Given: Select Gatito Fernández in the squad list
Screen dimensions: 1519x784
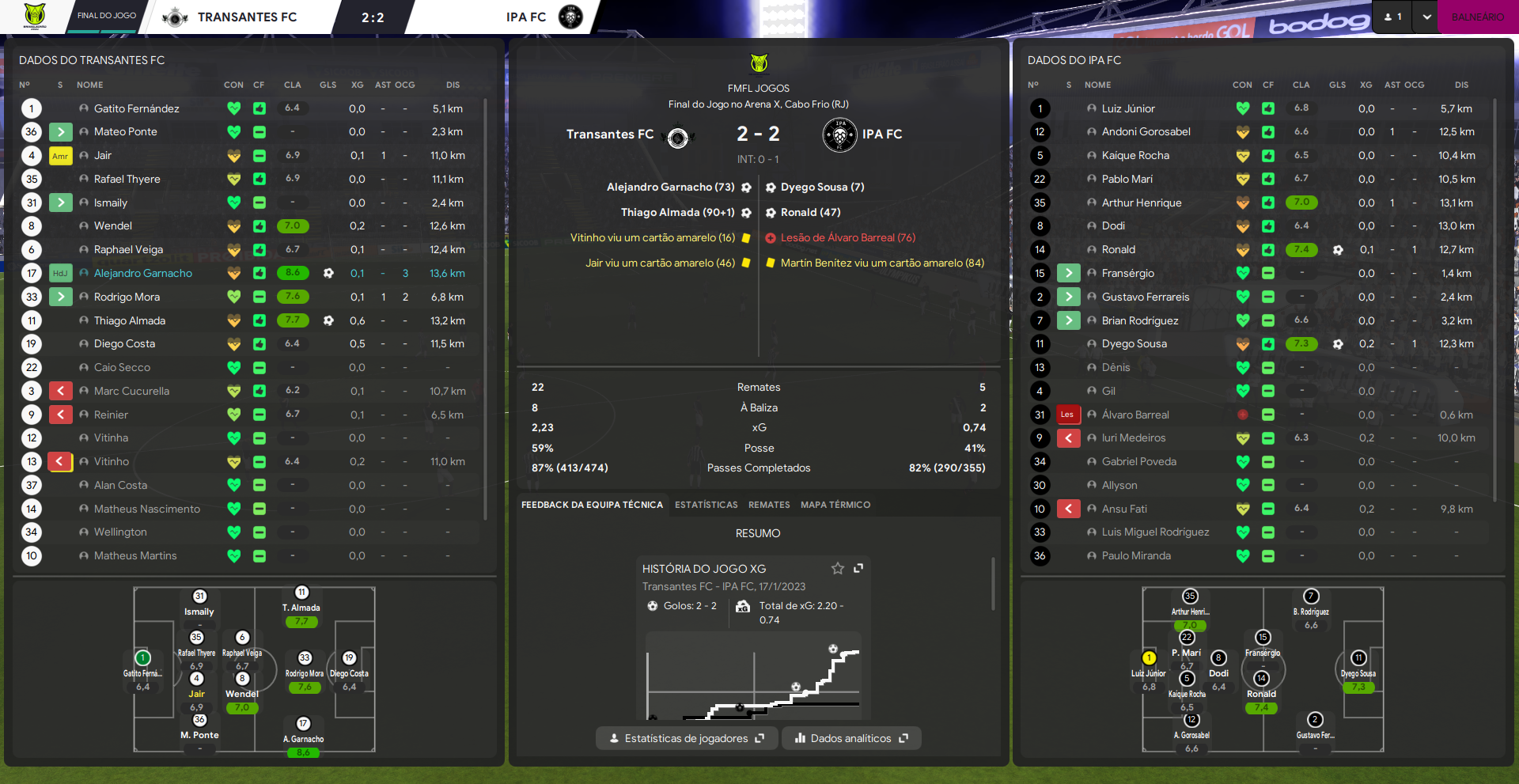Looking at the screenshot, I should click(x=136, y=108).
